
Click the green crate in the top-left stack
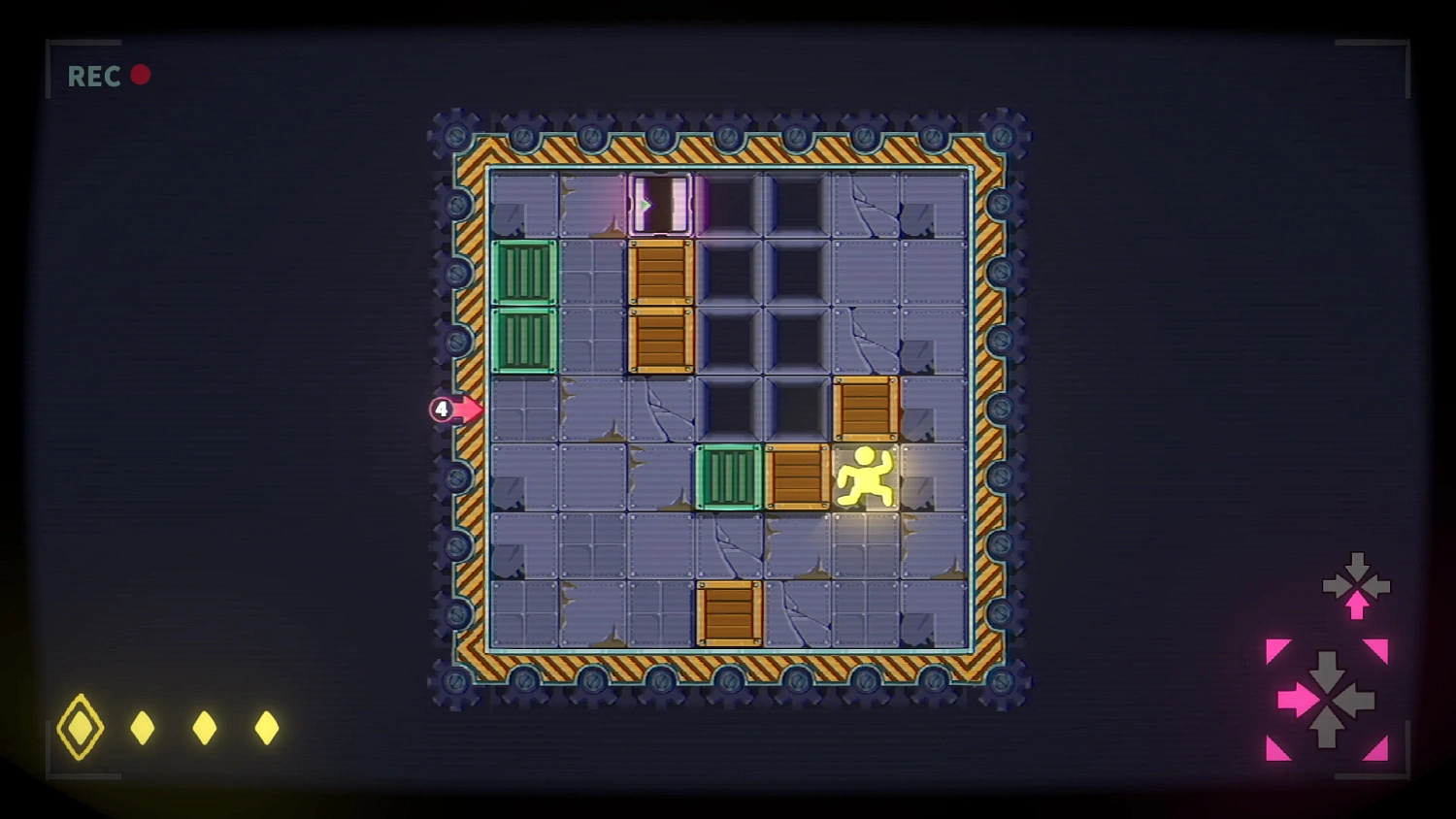525,275
